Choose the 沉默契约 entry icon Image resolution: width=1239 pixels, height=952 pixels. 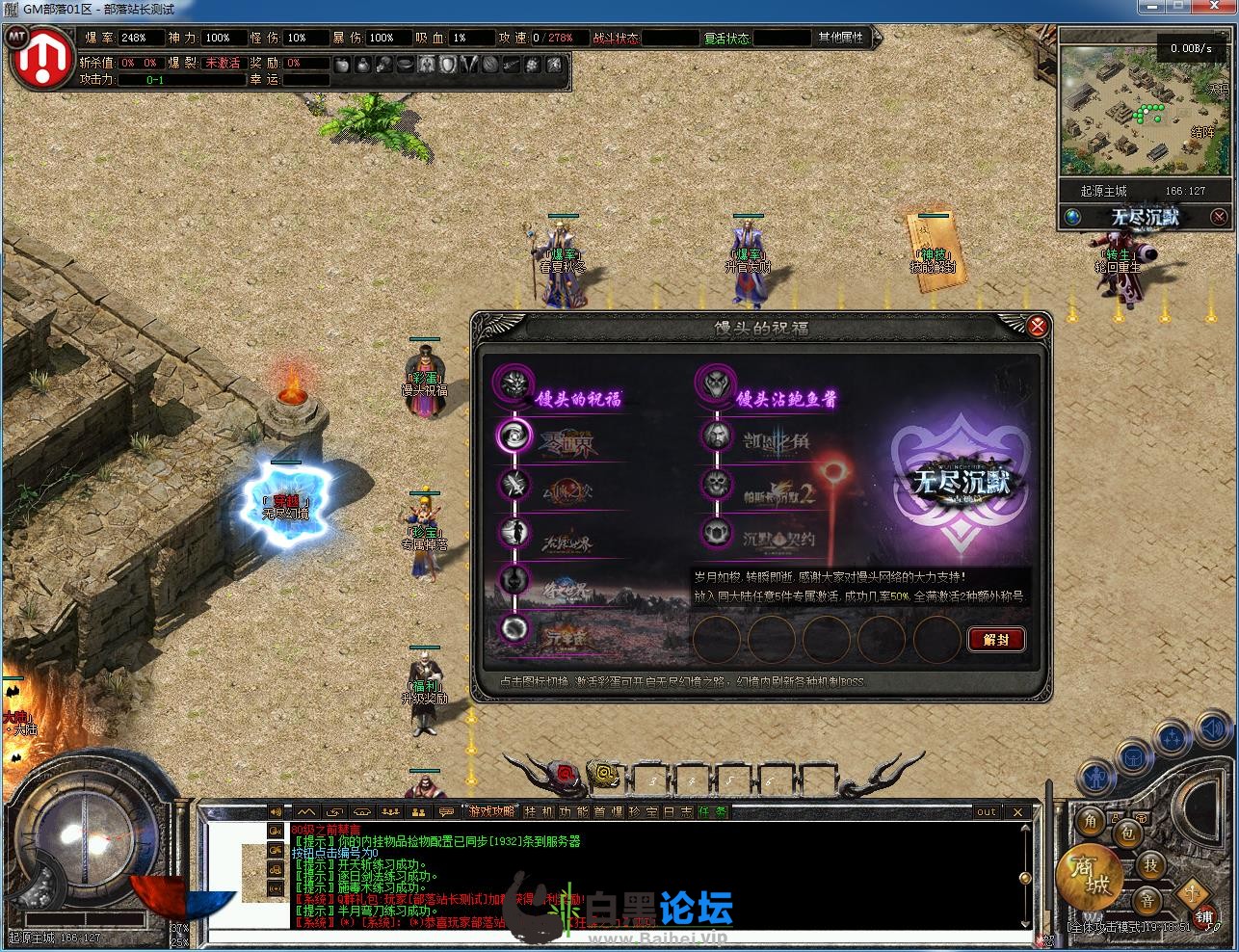[x=716, y=533]
